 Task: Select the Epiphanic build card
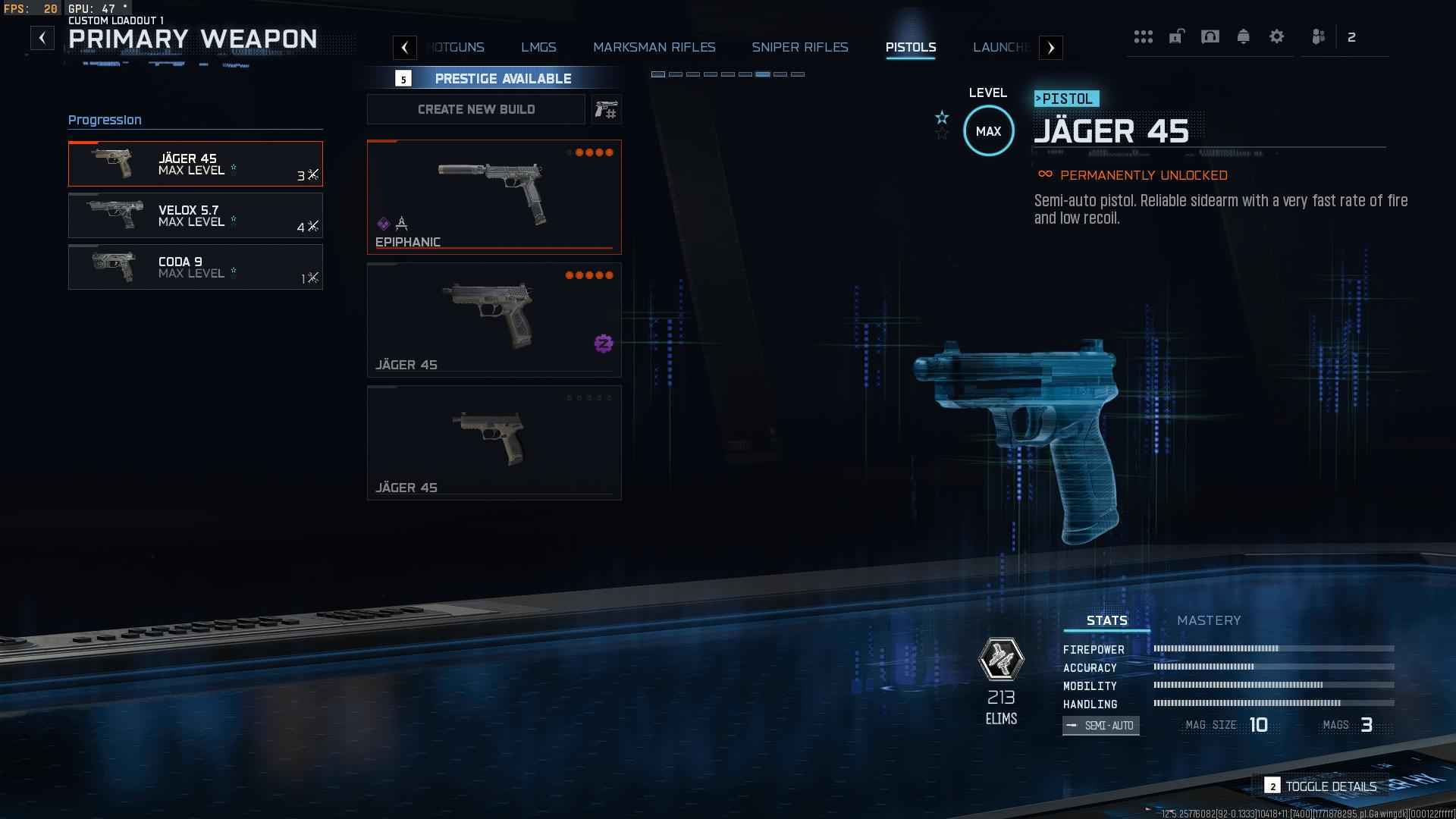[494, 196]
